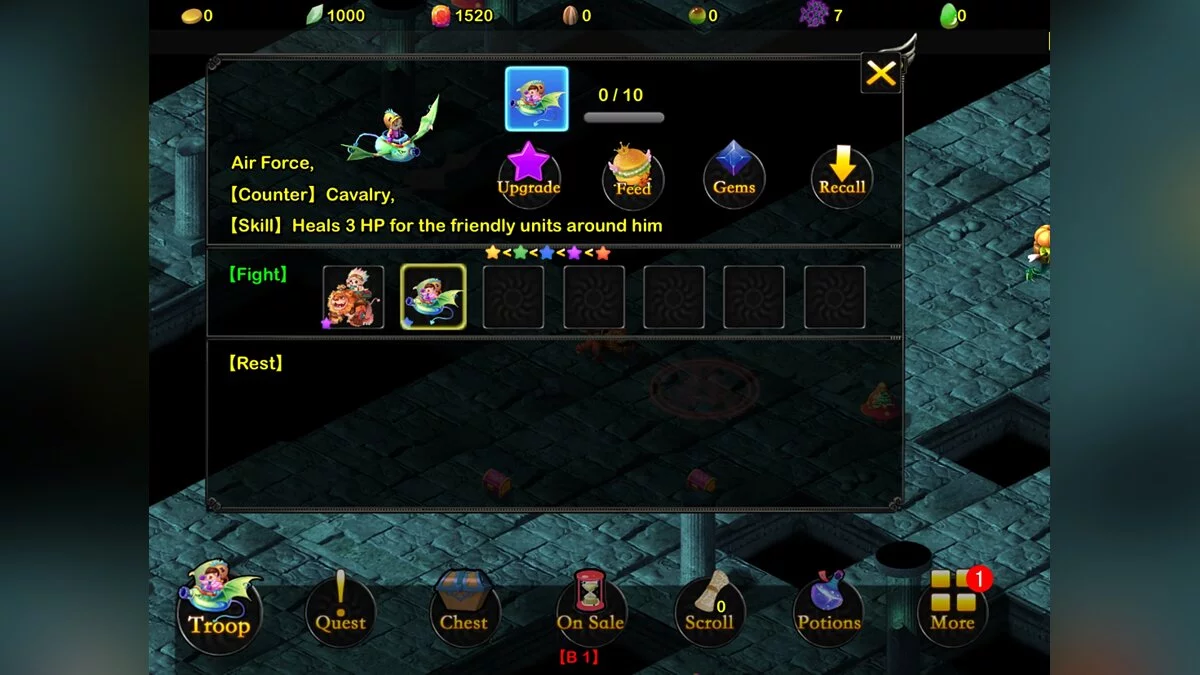
Task: Select the lion rider unit in Fight row
Action: [353, 297]
